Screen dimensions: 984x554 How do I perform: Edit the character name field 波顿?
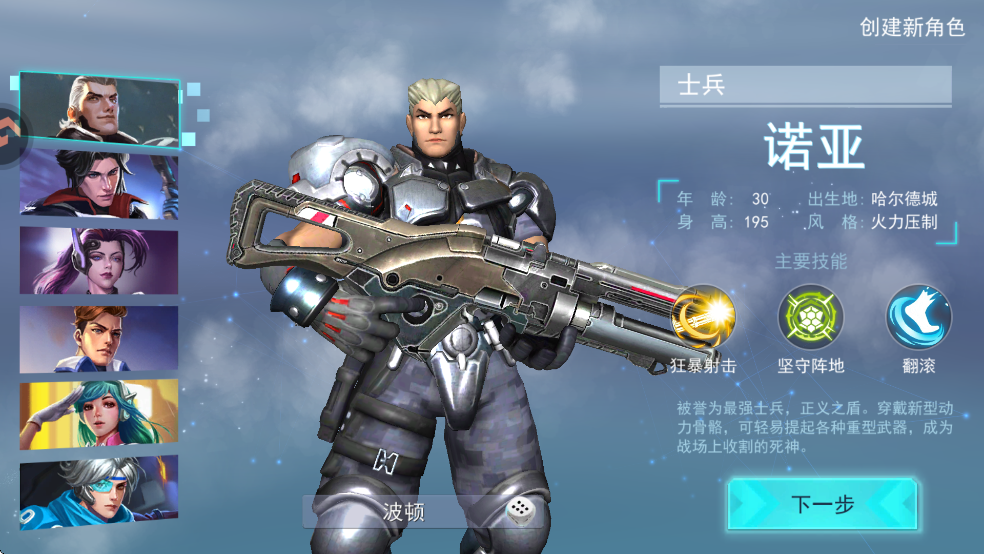(x=404, y=512)
